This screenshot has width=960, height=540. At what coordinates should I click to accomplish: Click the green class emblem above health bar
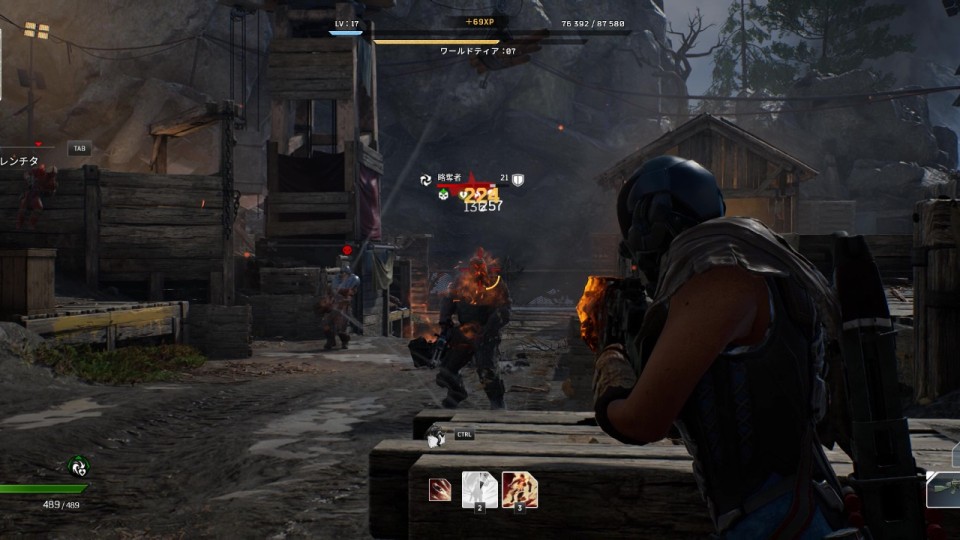pos(78,465)
